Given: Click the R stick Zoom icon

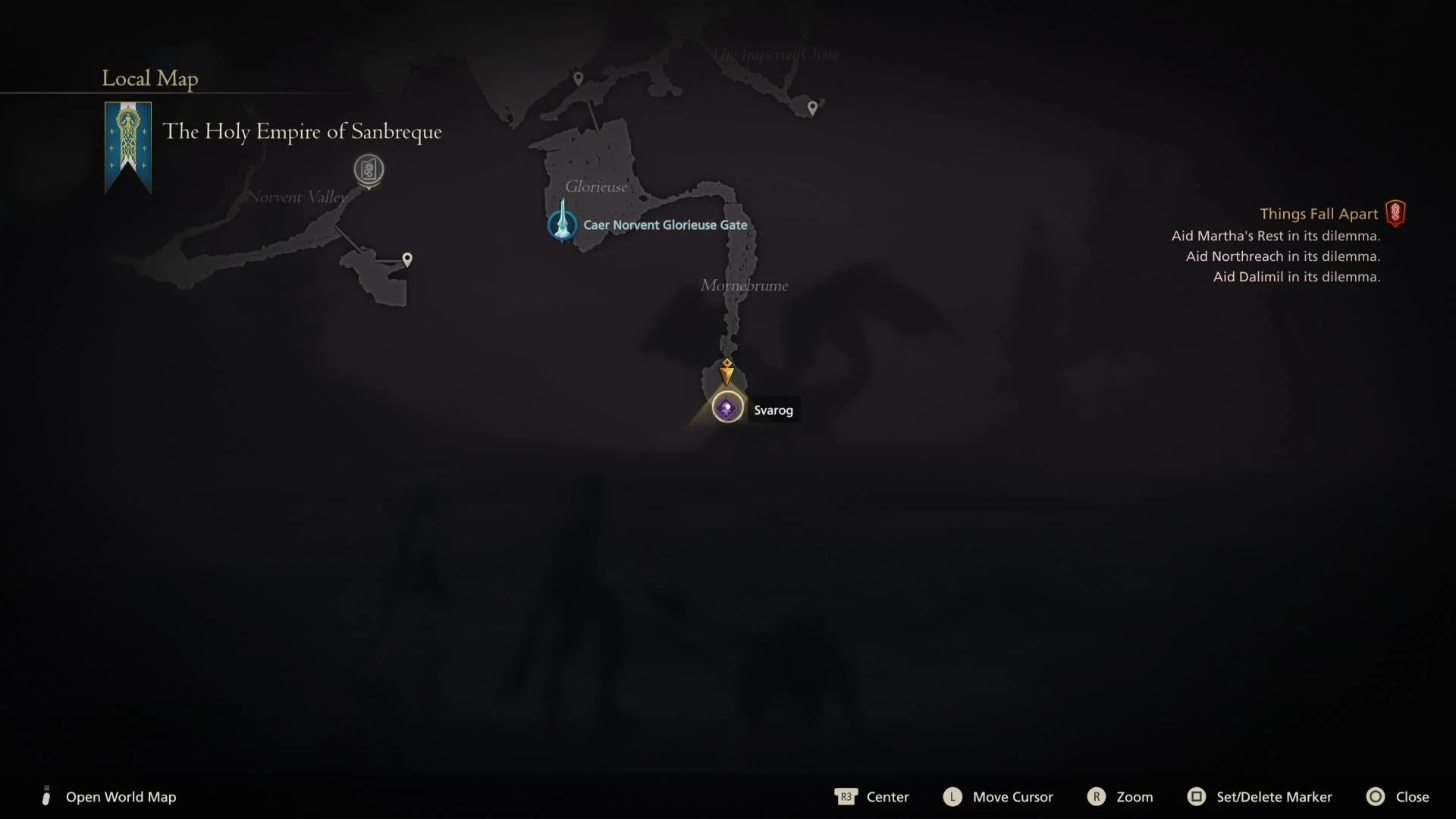Looking at the screenshot, I should click(1097, 796).
